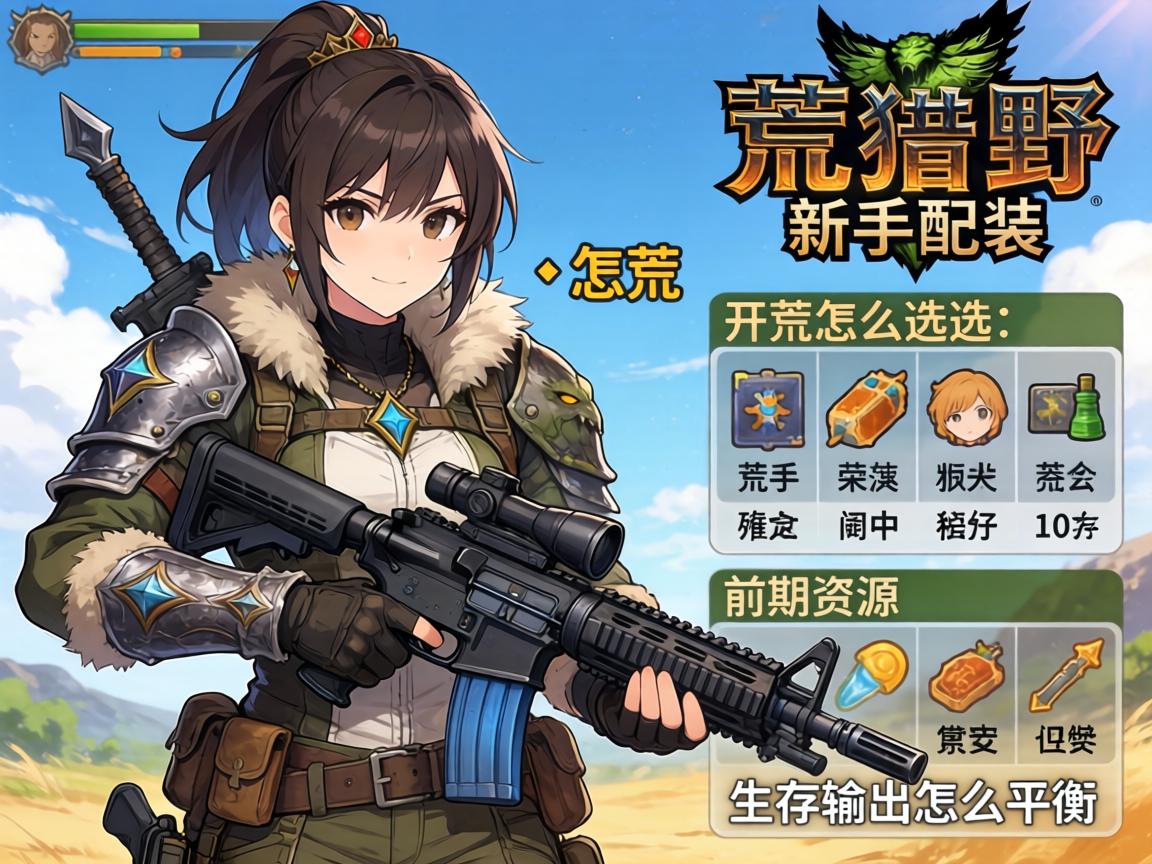Open the 开荒怎么选选 panel header
The height and width of the screenshot is (864, 1152).
866,322
